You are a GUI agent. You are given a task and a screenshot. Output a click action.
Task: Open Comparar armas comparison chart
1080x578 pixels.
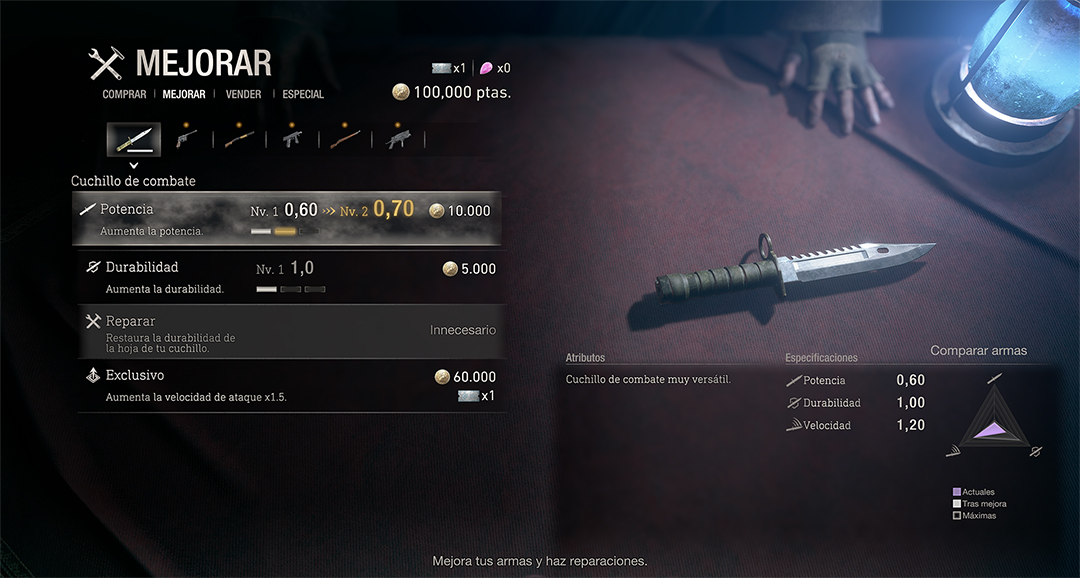[x=978, y=351]
